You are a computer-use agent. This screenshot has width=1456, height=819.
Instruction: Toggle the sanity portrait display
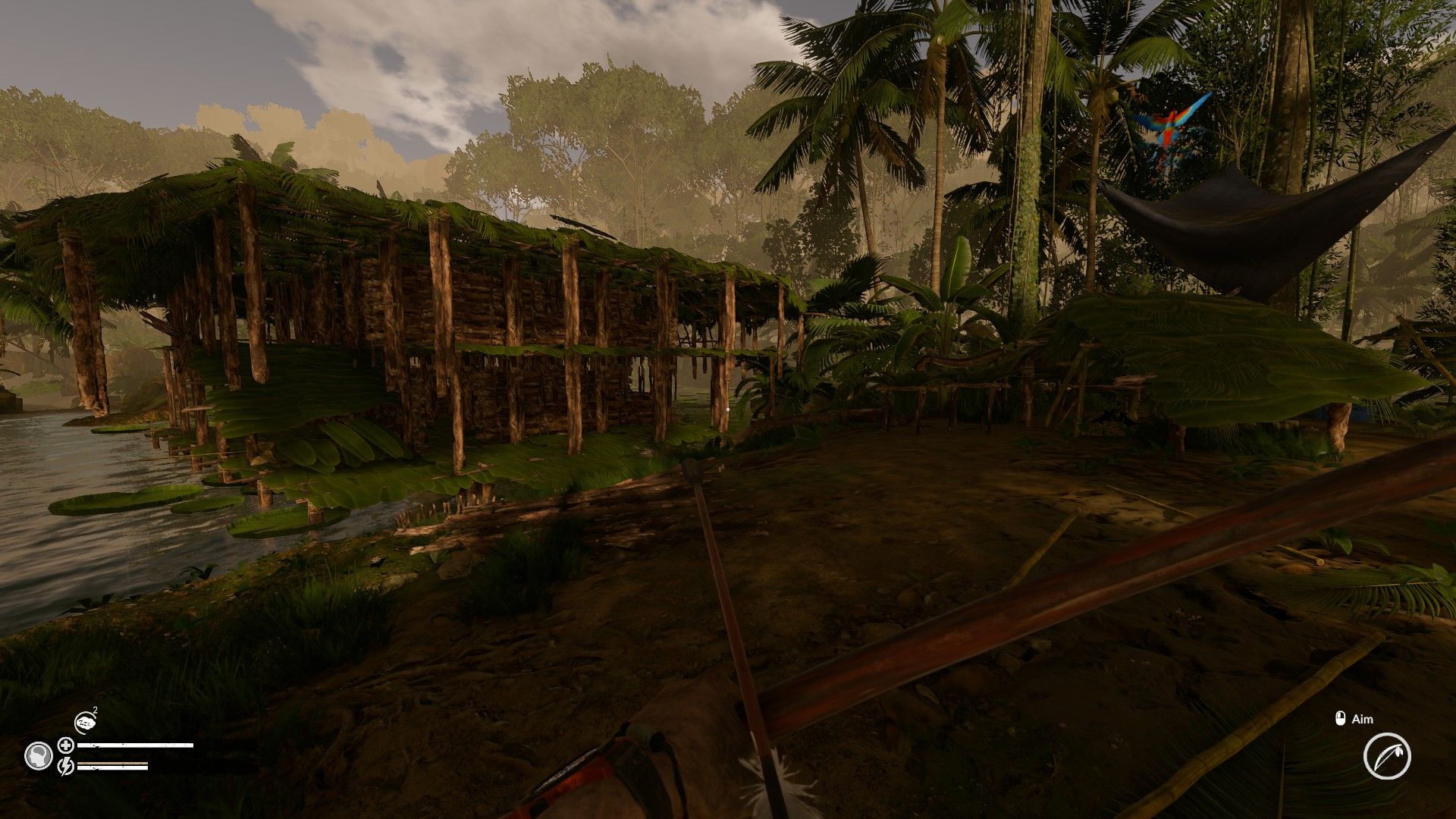click(x=39, y=755)
